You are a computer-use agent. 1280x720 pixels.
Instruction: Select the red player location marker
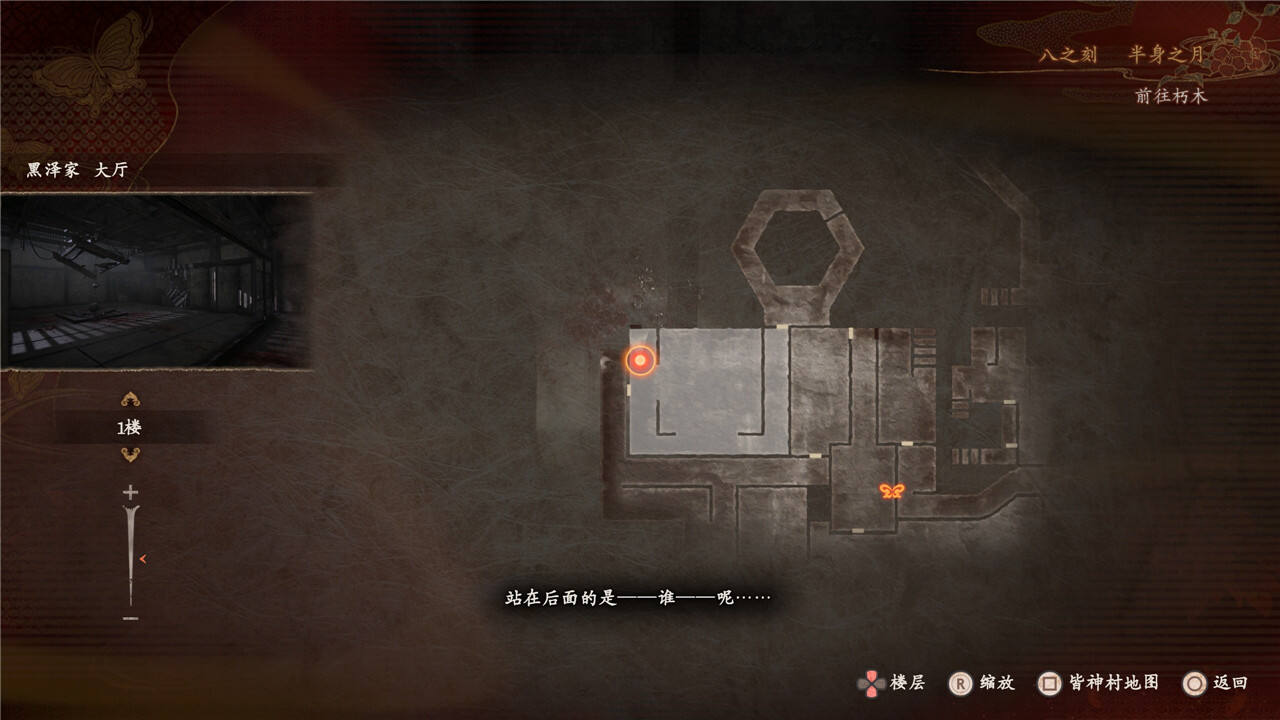tap(640, 361)
